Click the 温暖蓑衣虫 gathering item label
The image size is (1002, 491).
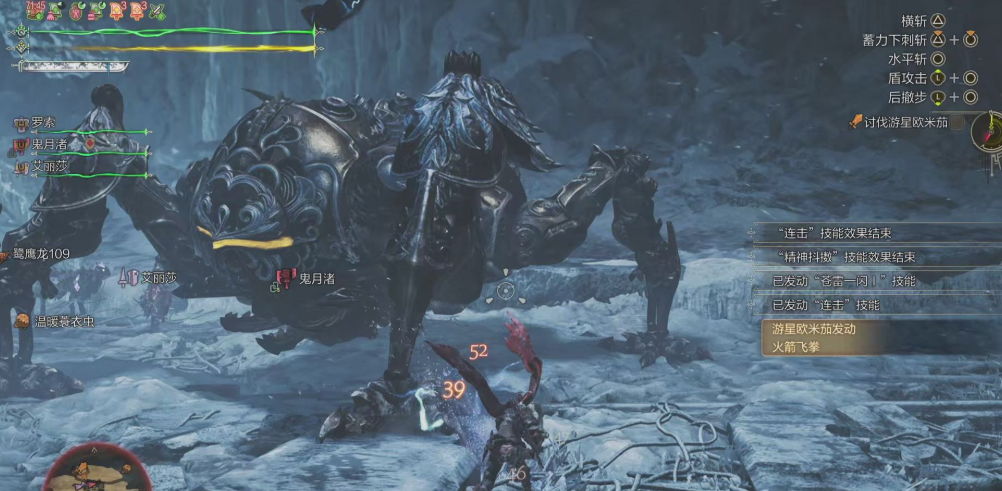63,322
